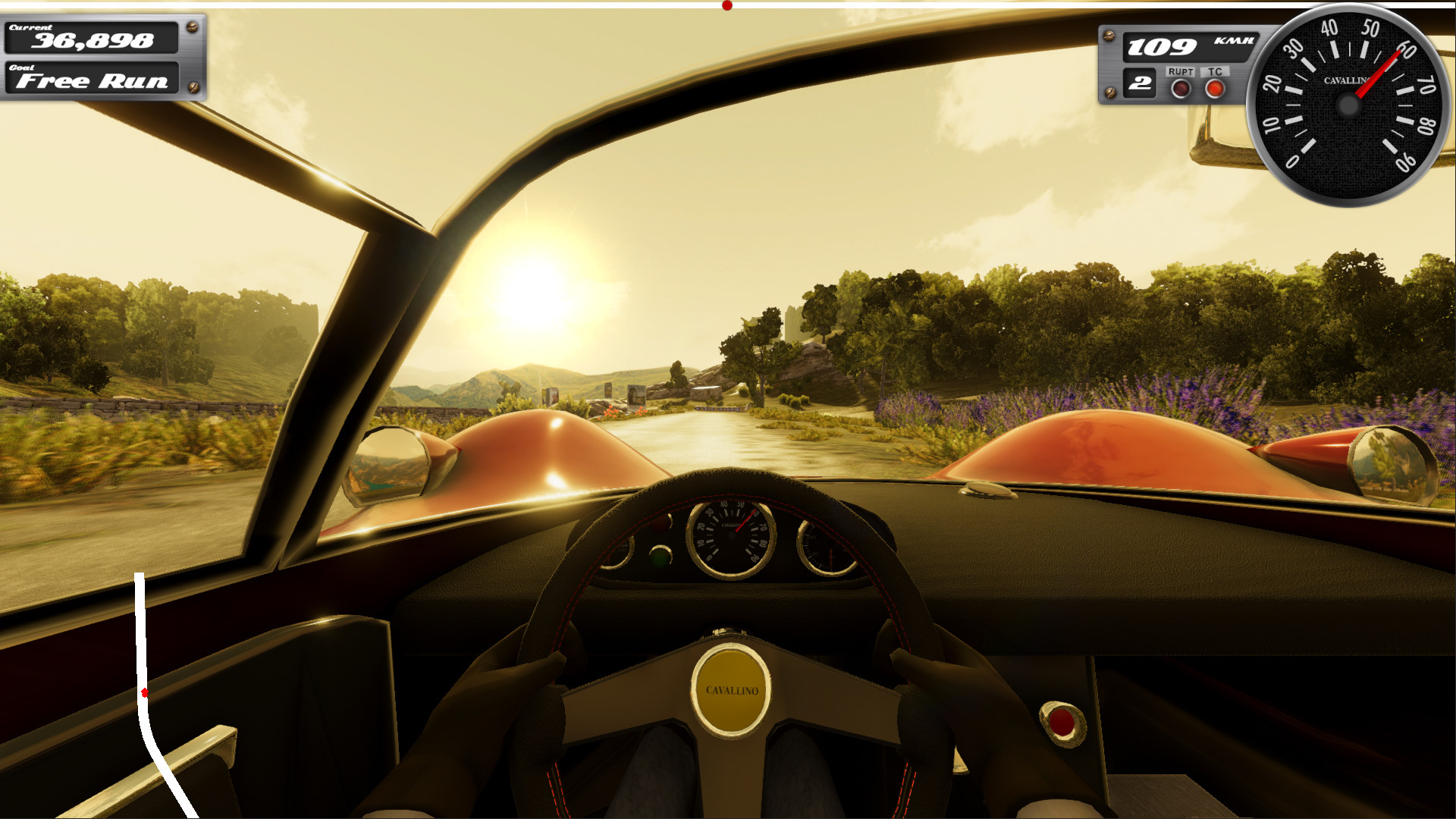
Task: Click the Goal panel labeled Free Run
Action: pyautogui.click(x=93, y=80)
